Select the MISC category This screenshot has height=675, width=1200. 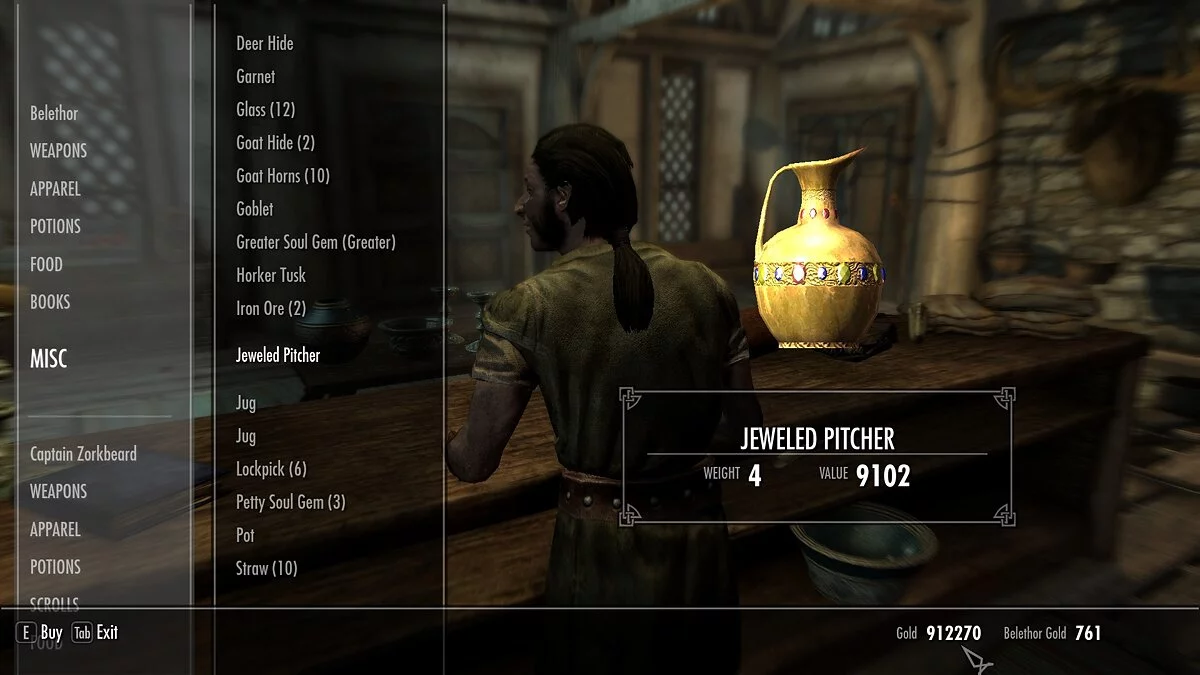49,359
